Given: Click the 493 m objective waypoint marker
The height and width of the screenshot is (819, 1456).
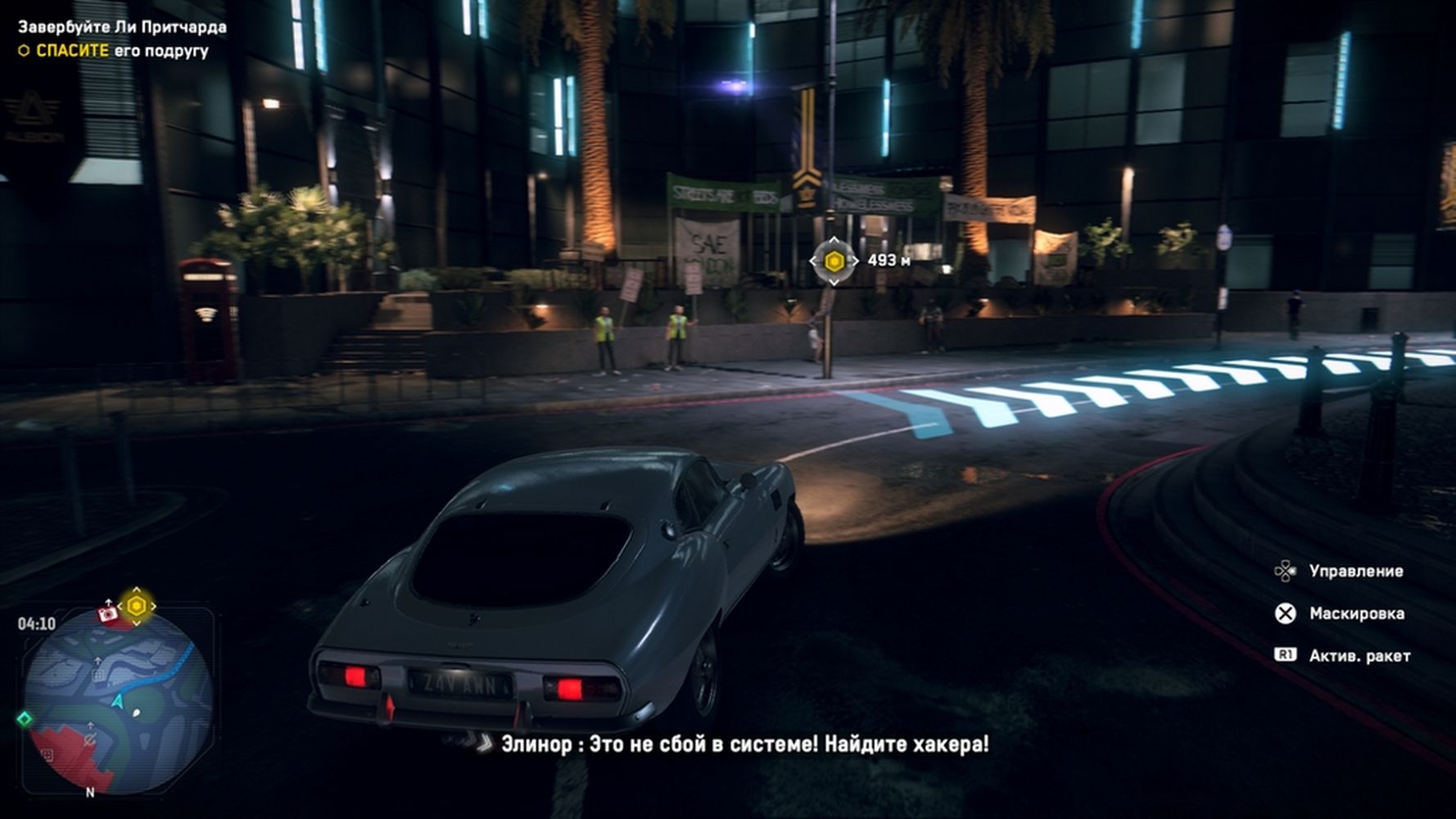Looking at the screenshot, I should [x=834, y=261].
